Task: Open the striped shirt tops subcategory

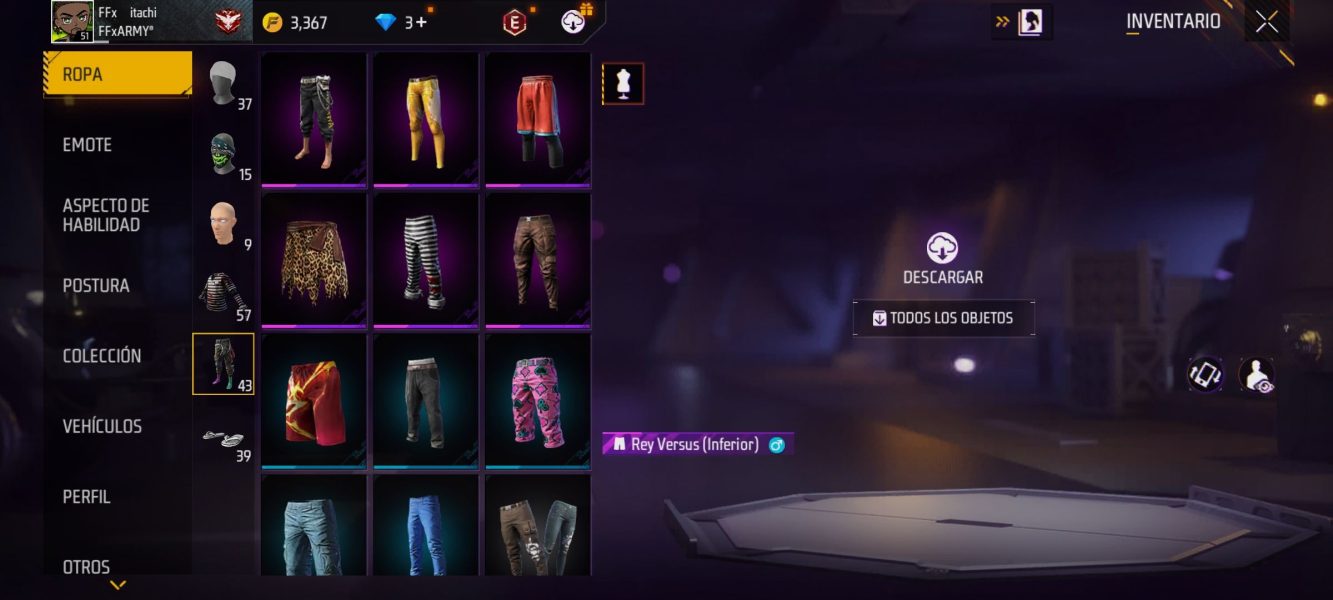Action: [x=223, y=296]
